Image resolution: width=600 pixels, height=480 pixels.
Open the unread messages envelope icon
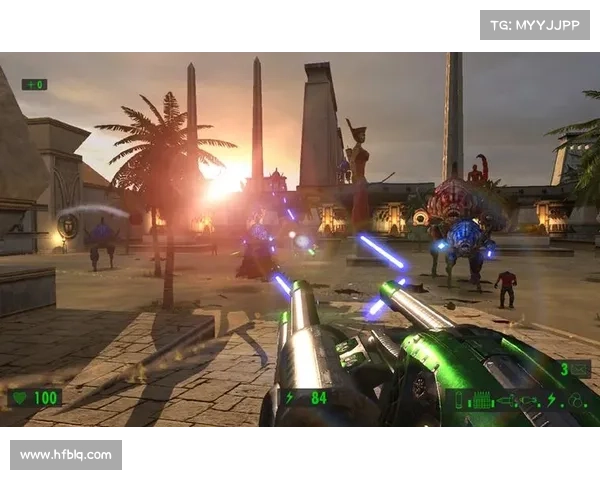(x=580, y=368)
